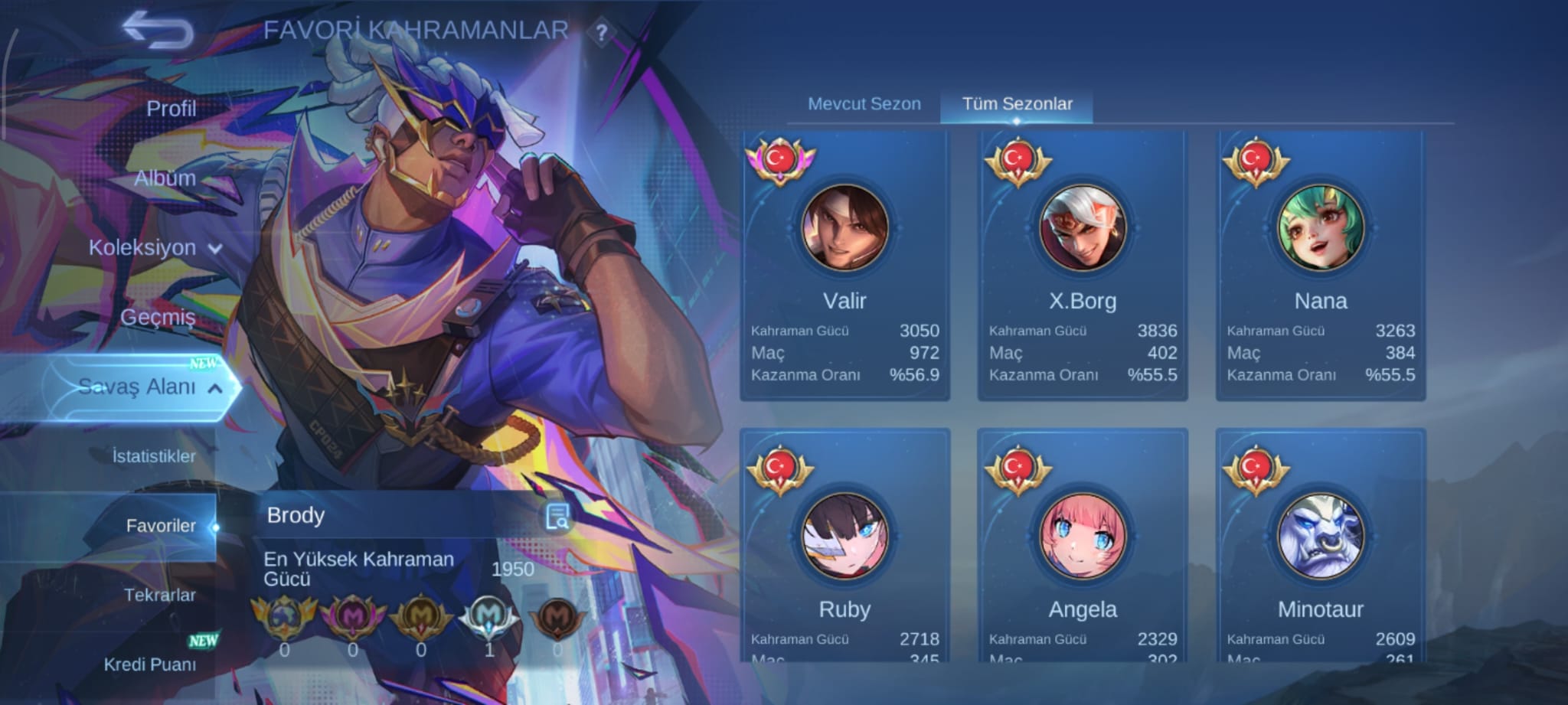
Task: Expand the Koleksiyon menu
Action: 155,248
